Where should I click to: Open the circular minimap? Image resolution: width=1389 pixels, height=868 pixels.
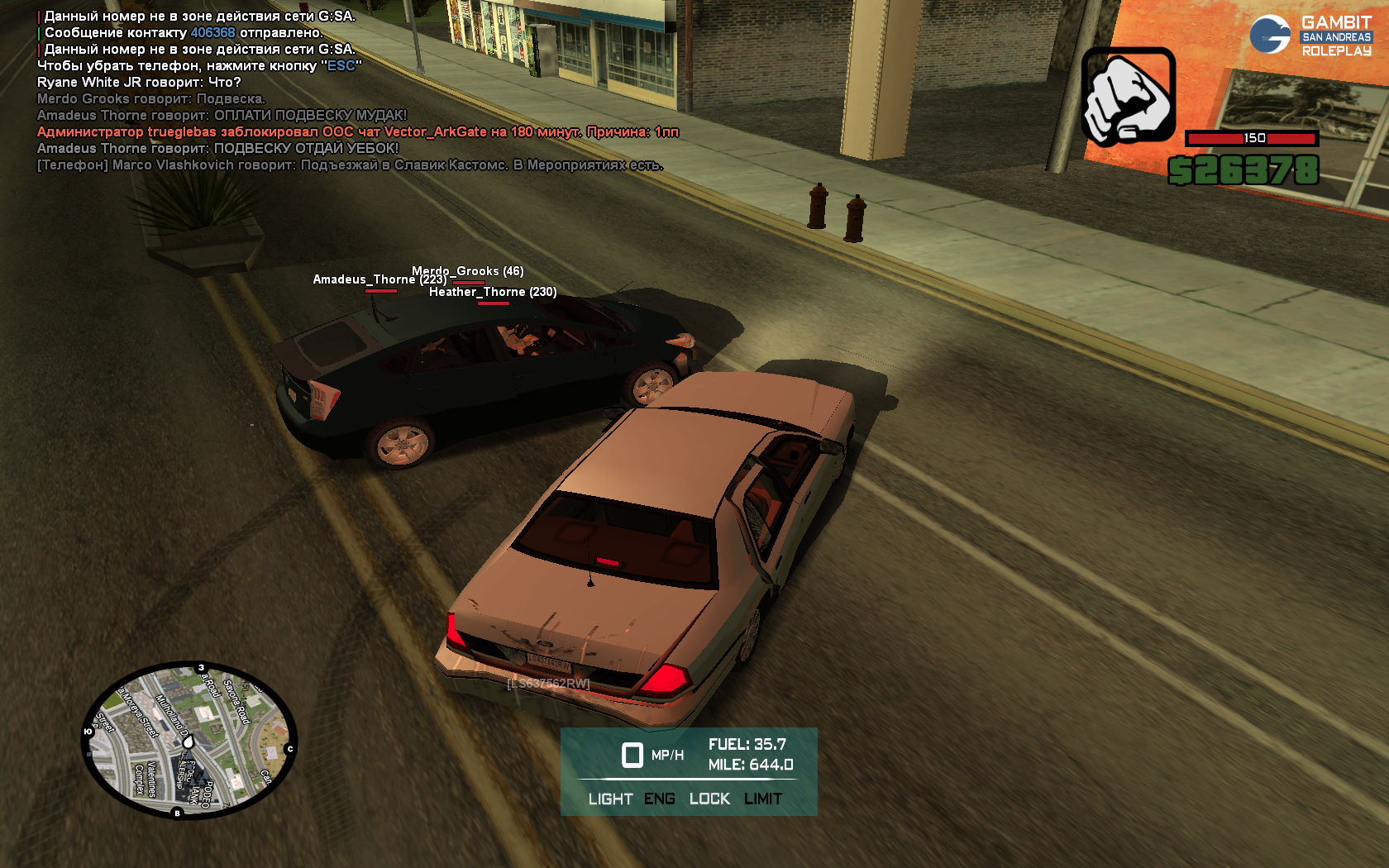(x=189, y=741)
